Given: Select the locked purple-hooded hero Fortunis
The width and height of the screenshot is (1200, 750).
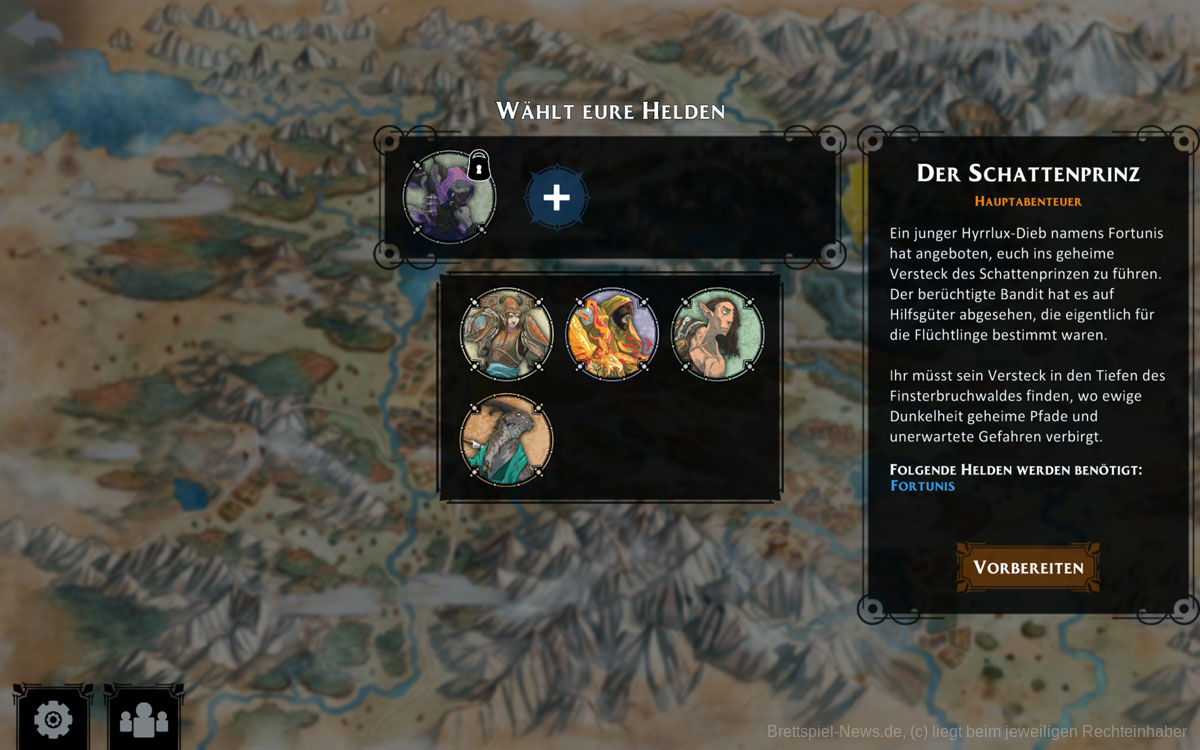Looking at the screenshot, I should coord(449,197).
